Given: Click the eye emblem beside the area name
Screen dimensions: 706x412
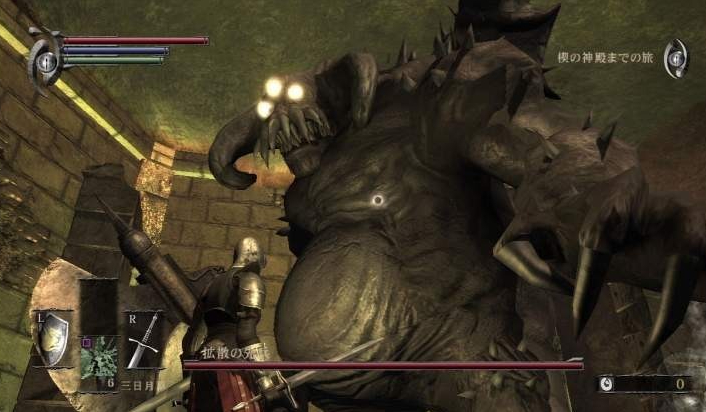Looking at the screenshot, I should pos(676,58).
